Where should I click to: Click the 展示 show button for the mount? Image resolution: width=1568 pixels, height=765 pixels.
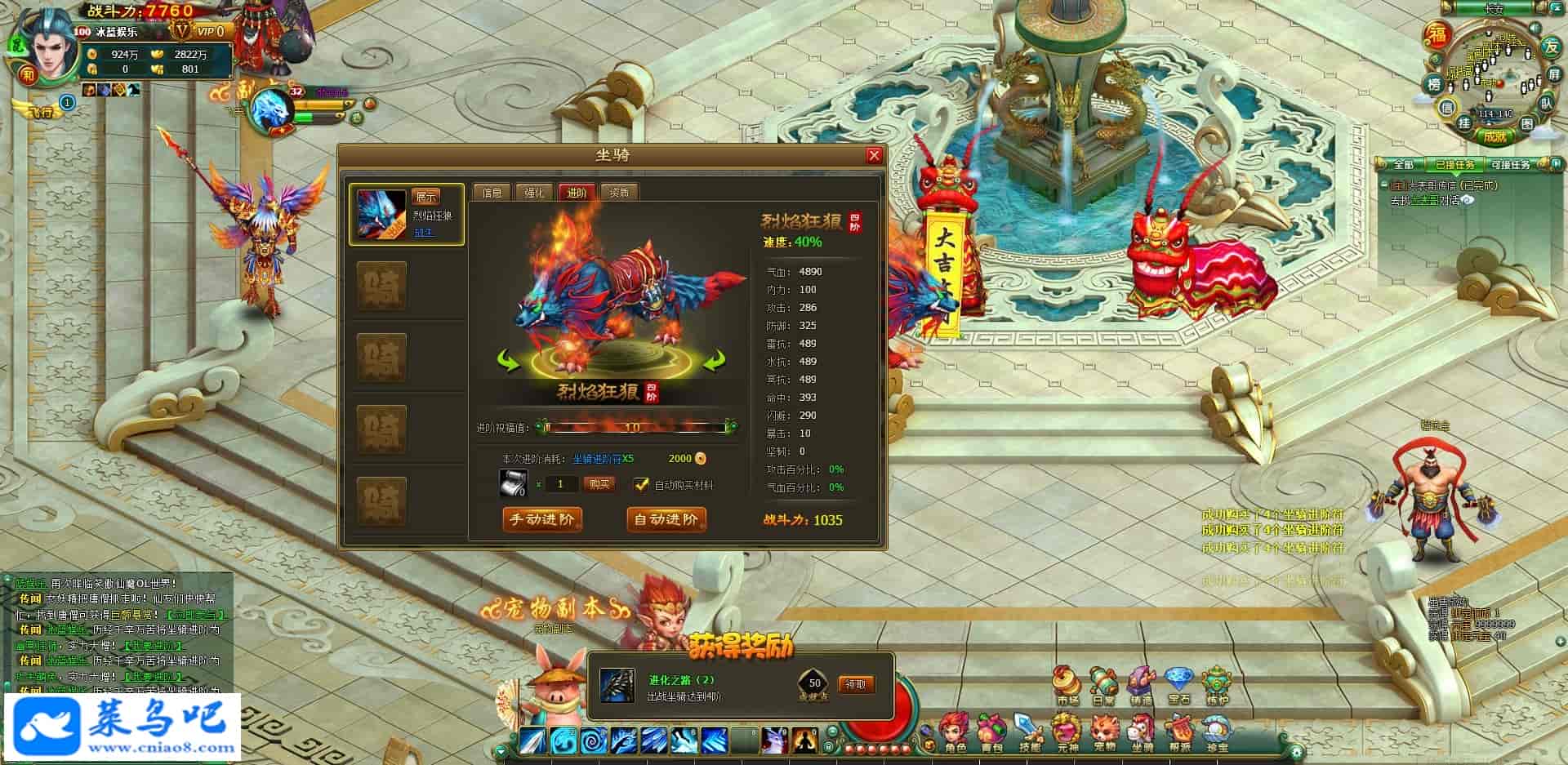pyautogui.click(x=425, y=197)
